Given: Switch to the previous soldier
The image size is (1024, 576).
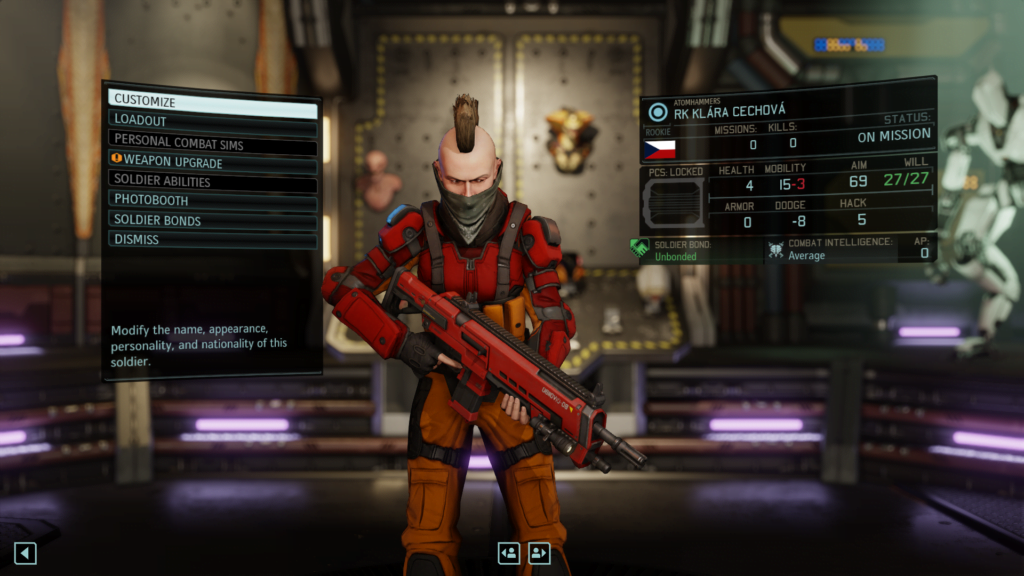Looking at the screenshot, I should click(509, 553).
